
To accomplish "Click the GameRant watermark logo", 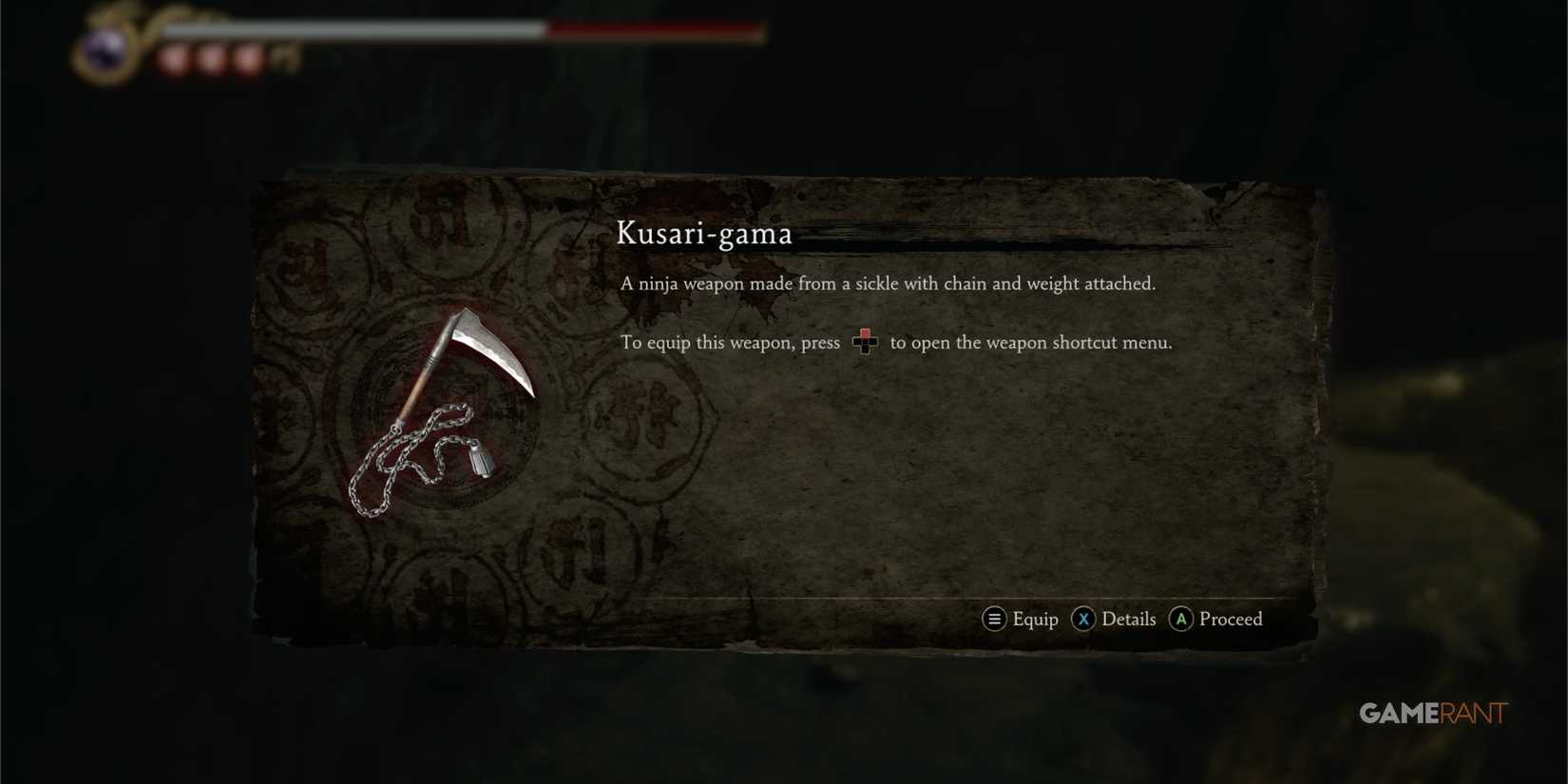I will [x=1431, y=713].
